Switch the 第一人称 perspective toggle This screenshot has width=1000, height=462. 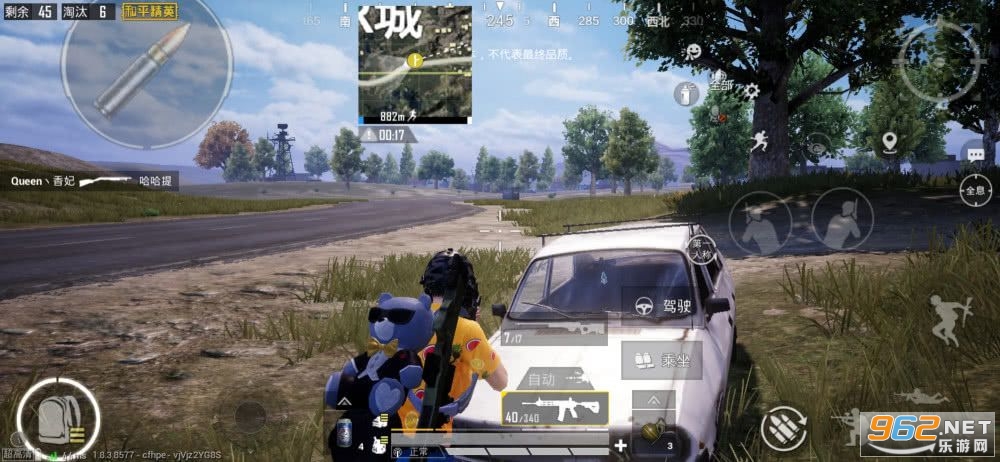(703, 247)
